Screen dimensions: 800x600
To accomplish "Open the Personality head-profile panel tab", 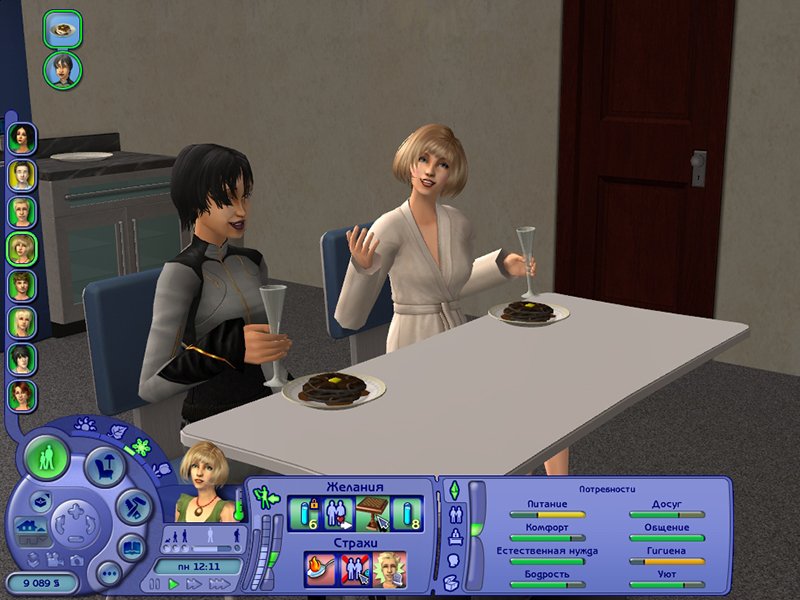I will pos(453,560).
